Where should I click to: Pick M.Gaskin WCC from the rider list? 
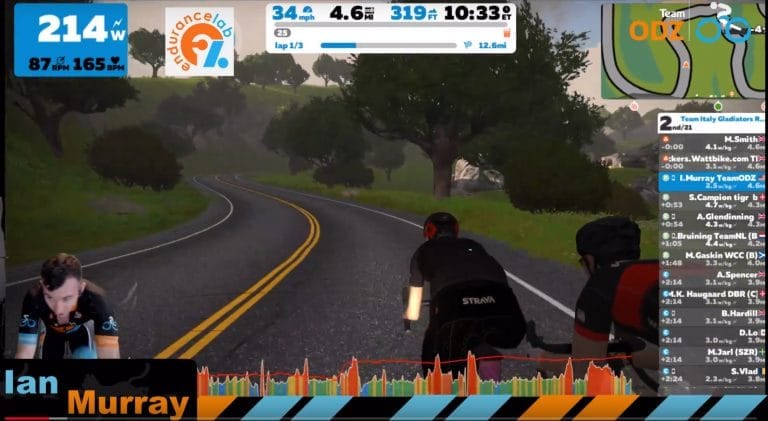click(712, 258)
